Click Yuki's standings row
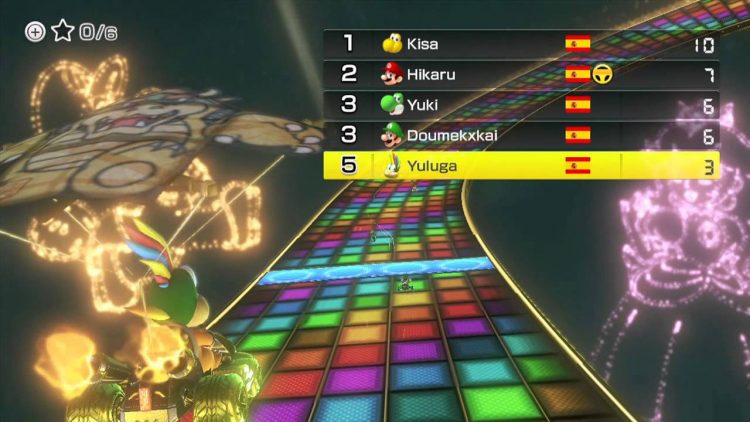 [x=520, y=104]
